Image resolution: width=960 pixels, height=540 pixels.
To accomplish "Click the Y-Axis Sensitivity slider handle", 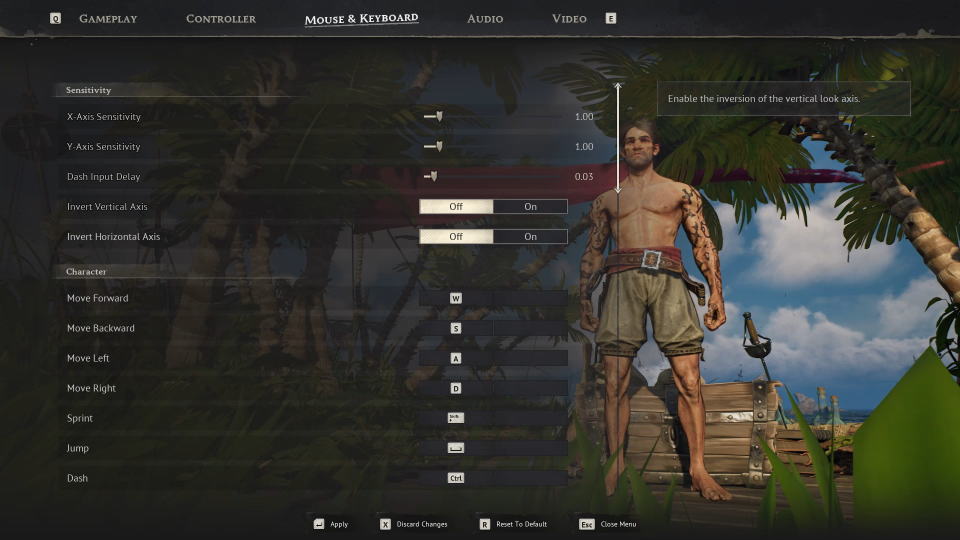I will (438, 147).
